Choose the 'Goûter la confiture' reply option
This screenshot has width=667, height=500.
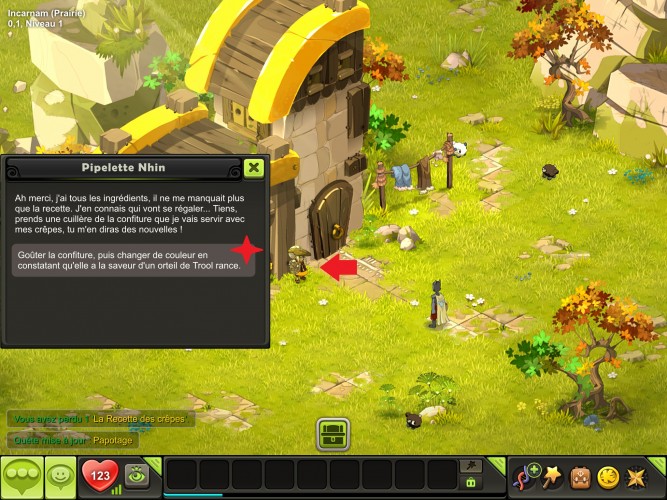[134, 261]
